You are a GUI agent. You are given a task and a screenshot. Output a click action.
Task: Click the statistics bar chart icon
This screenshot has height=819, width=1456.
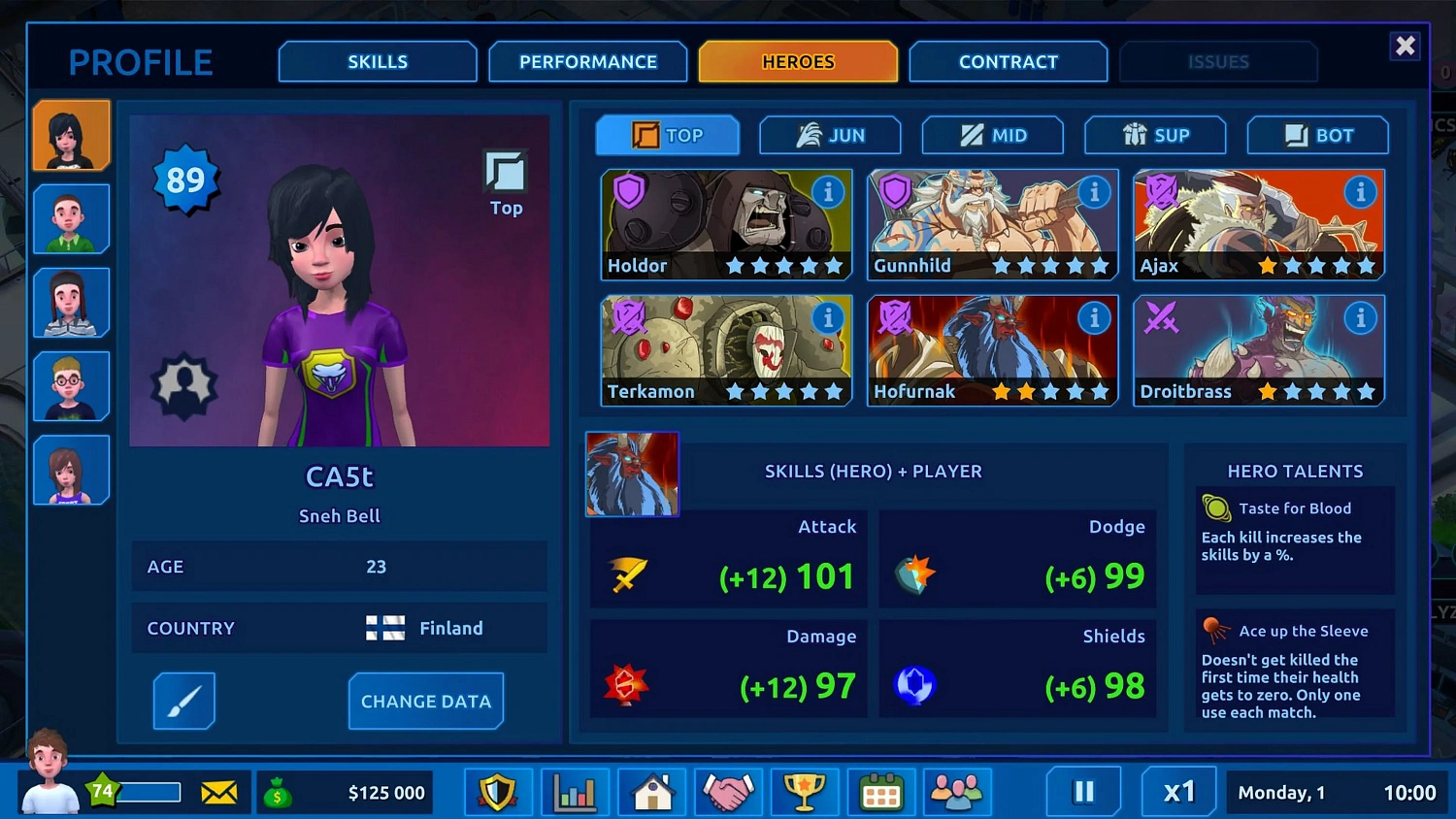[575, 792]
